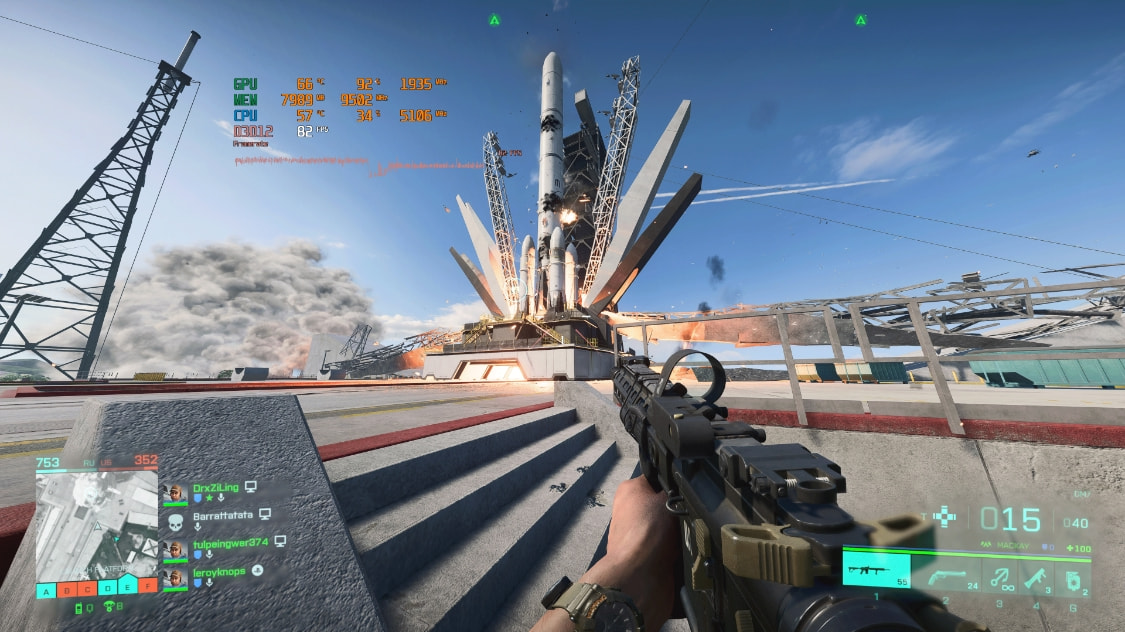Select squad member tulpeingwer374
Viewport: 1125px width, 632px height.
(x=230, y=542)
